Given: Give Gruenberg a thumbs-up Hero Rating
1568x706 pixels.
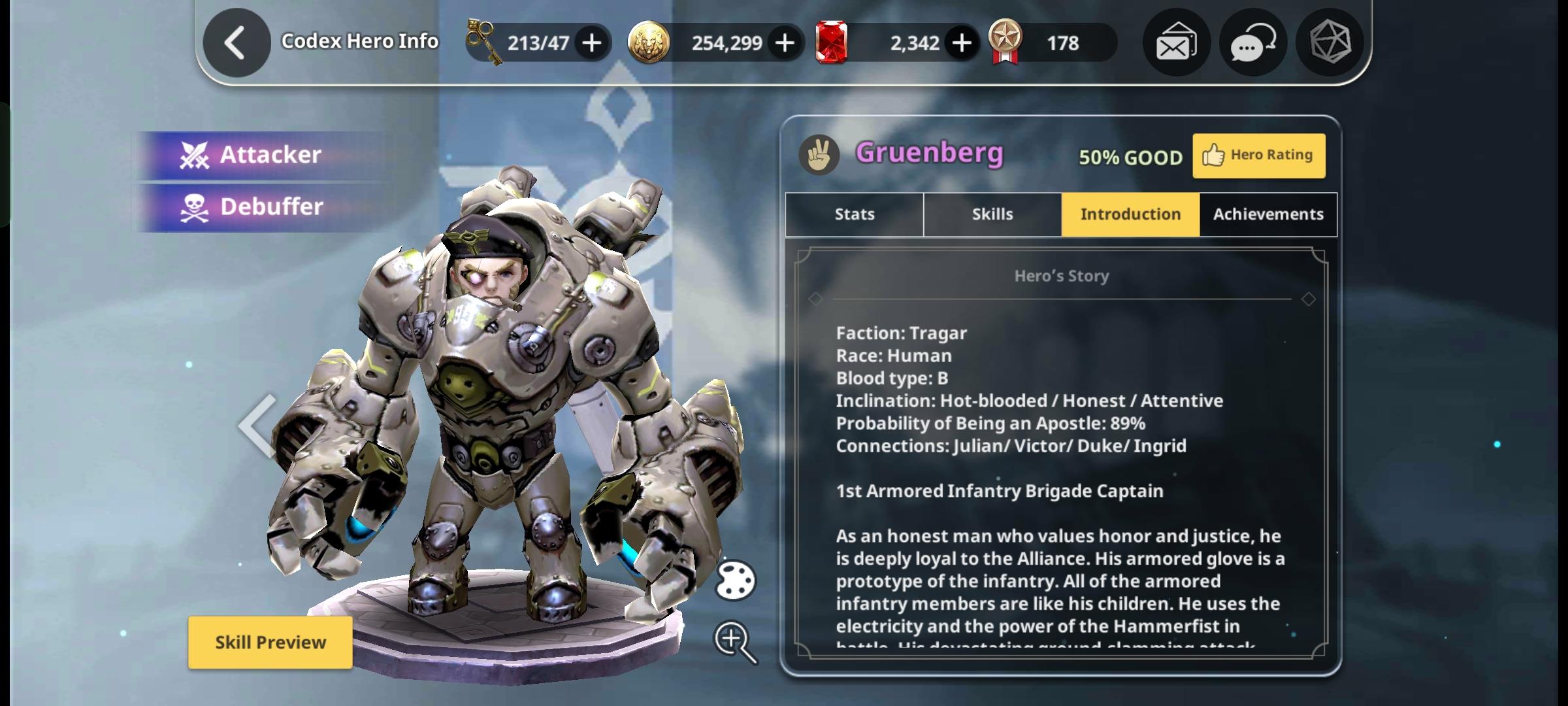Looking at the screenshot, I should tap(1258, 155).
